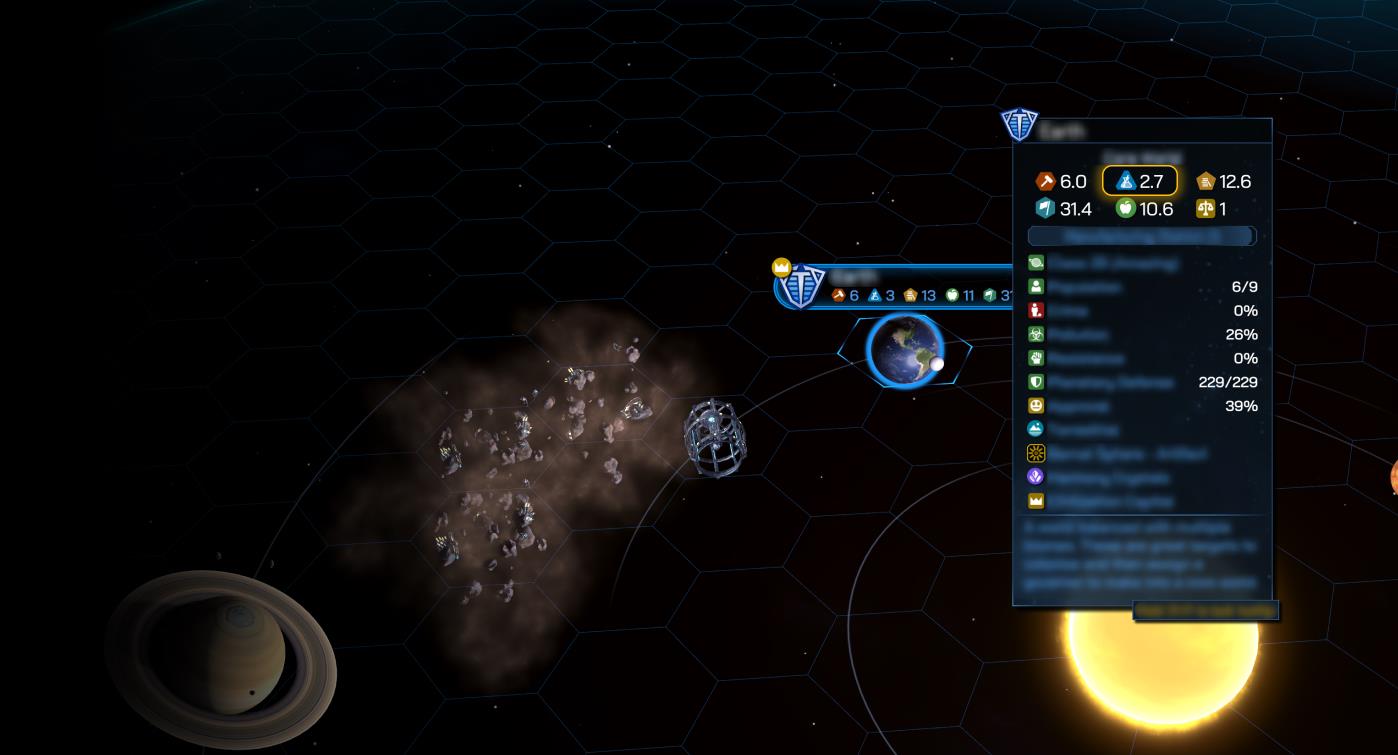Select the highlighted Earth planet tile
Viewport: 1398px width, 755px height.
pyautogui.click(x=904, y=350)
